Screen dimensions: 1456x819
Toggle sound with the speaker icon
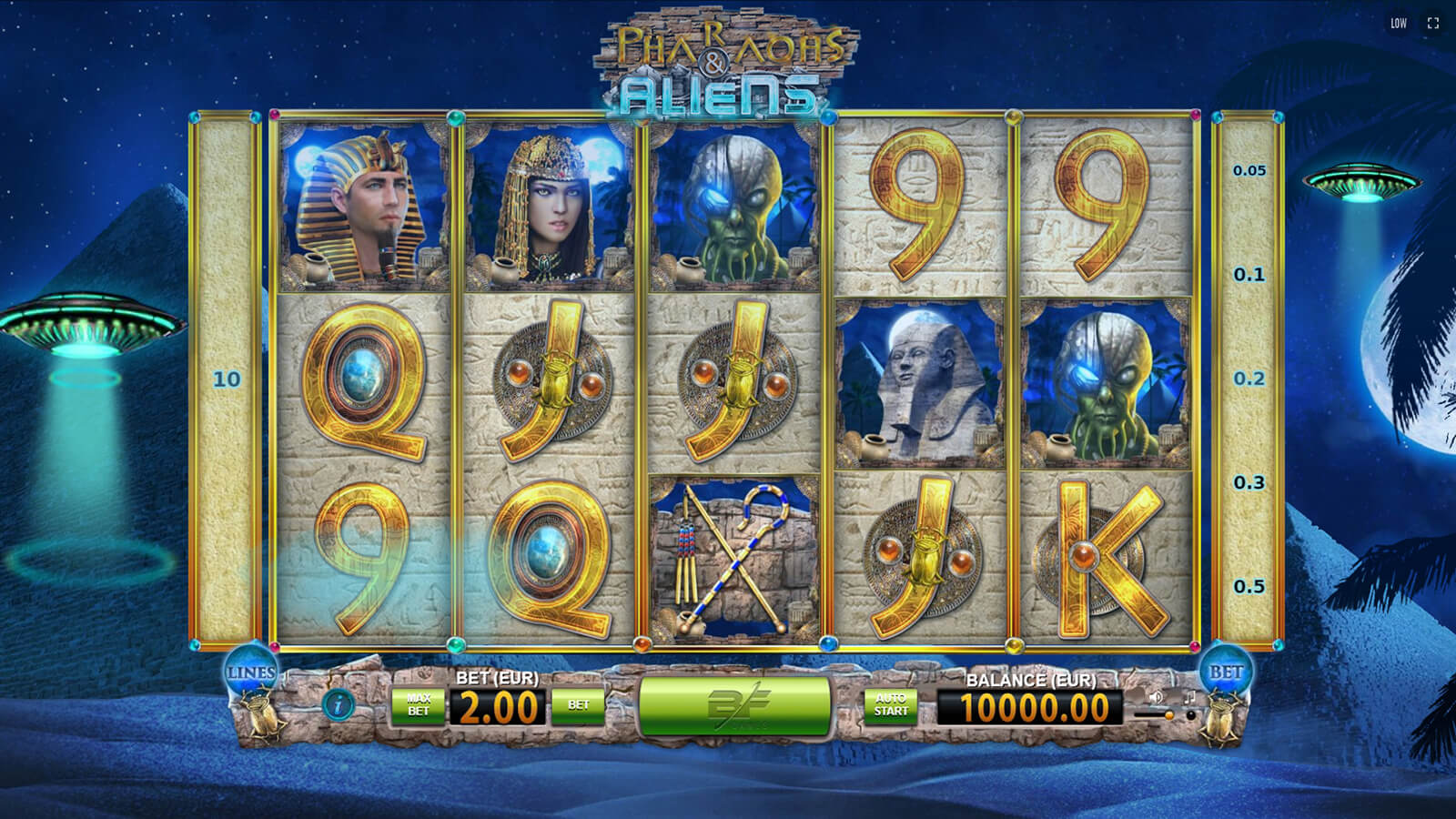point(1156,697)
